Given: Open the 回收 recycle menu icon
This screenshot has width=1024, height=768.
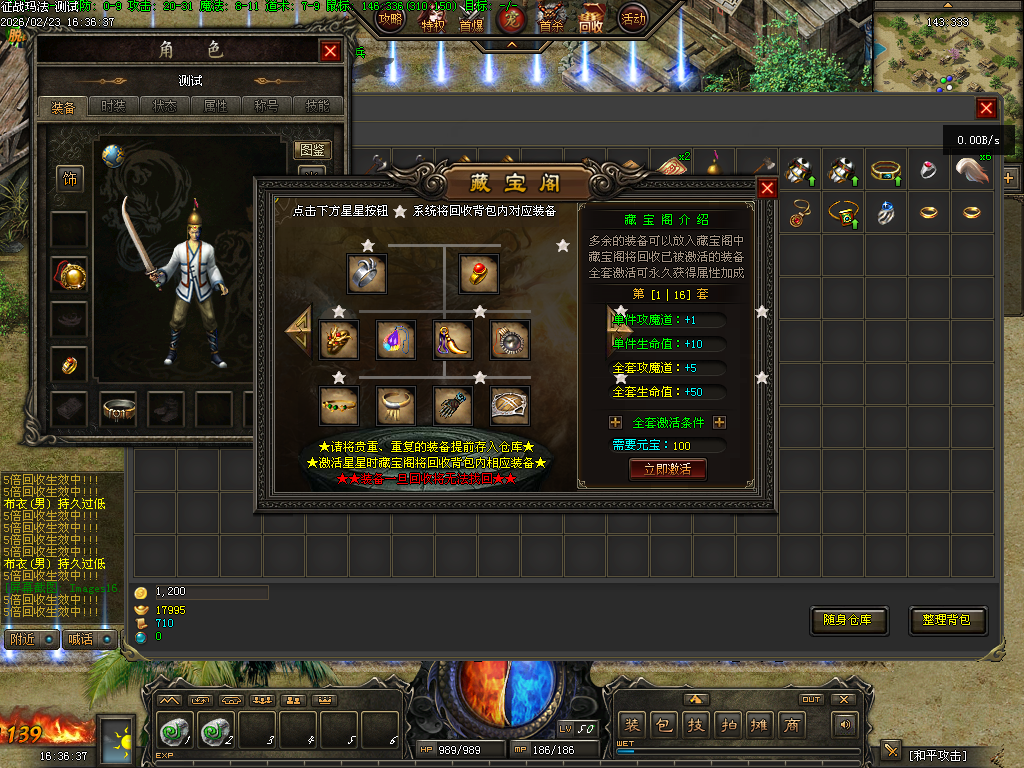Looking at the screenshot, I should (x=591, y=20).
